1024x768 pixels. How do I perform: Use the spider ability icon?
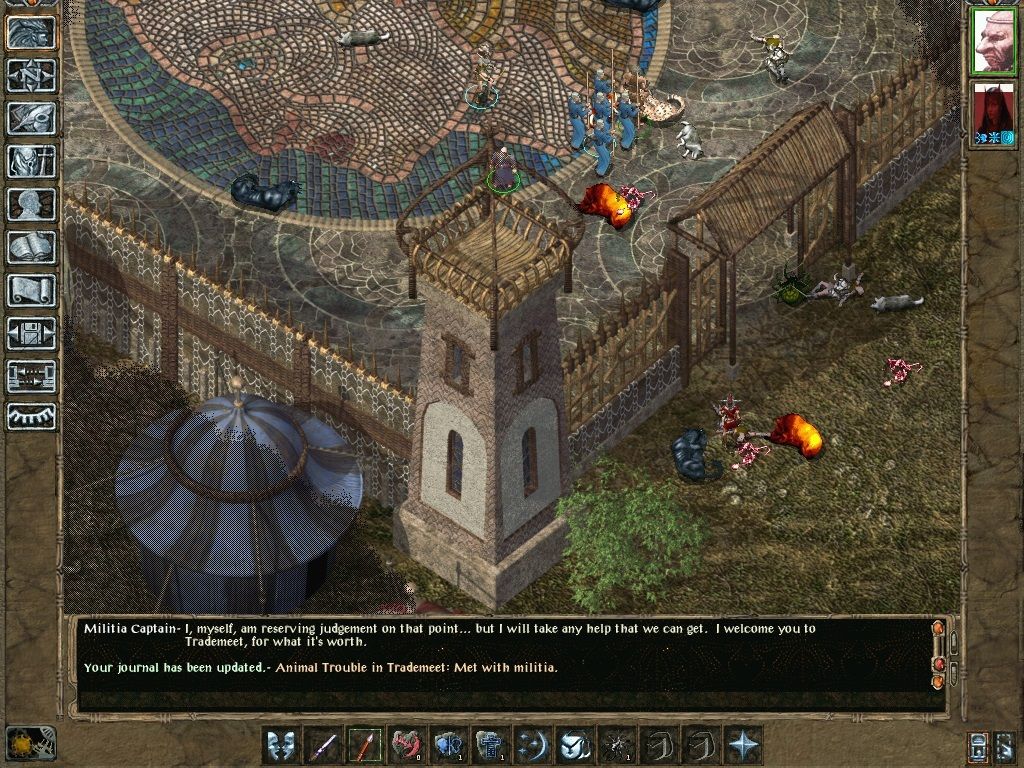(617, 745)
